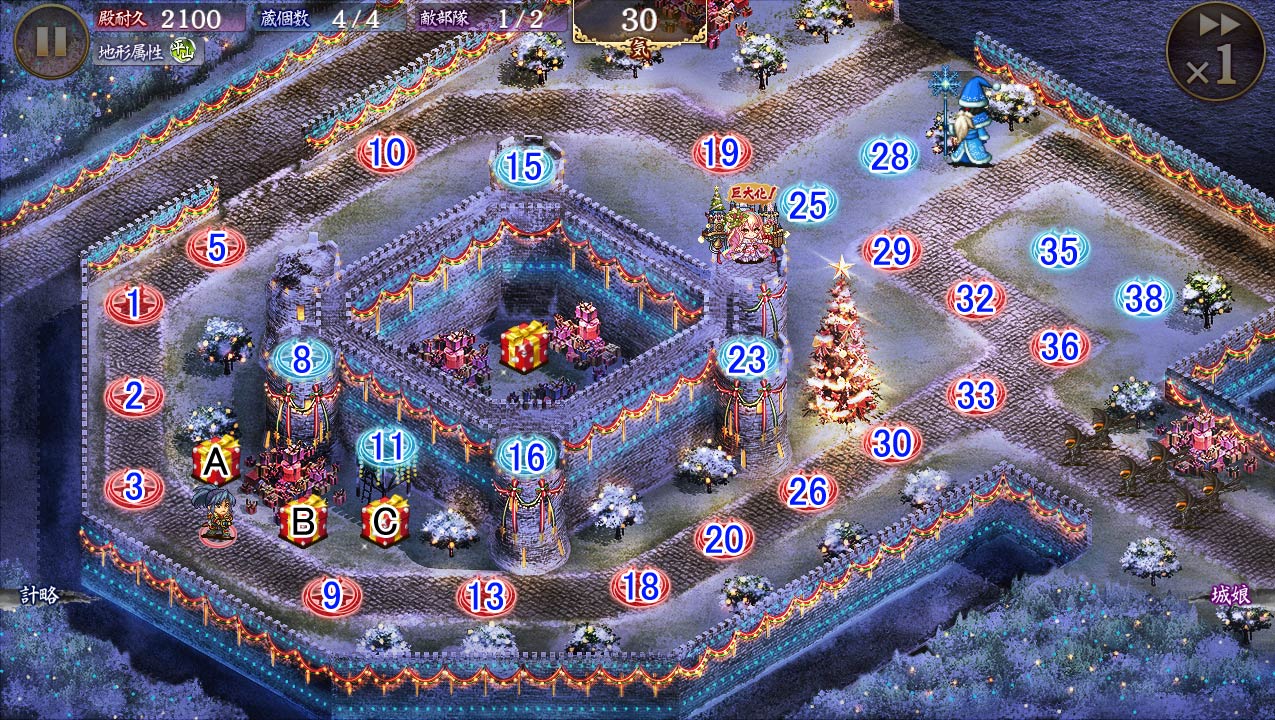The height and width of the screenshot is (720, 1275).
Task: Open the 計略 stratagem panel
Action: [x=40, y=595]
